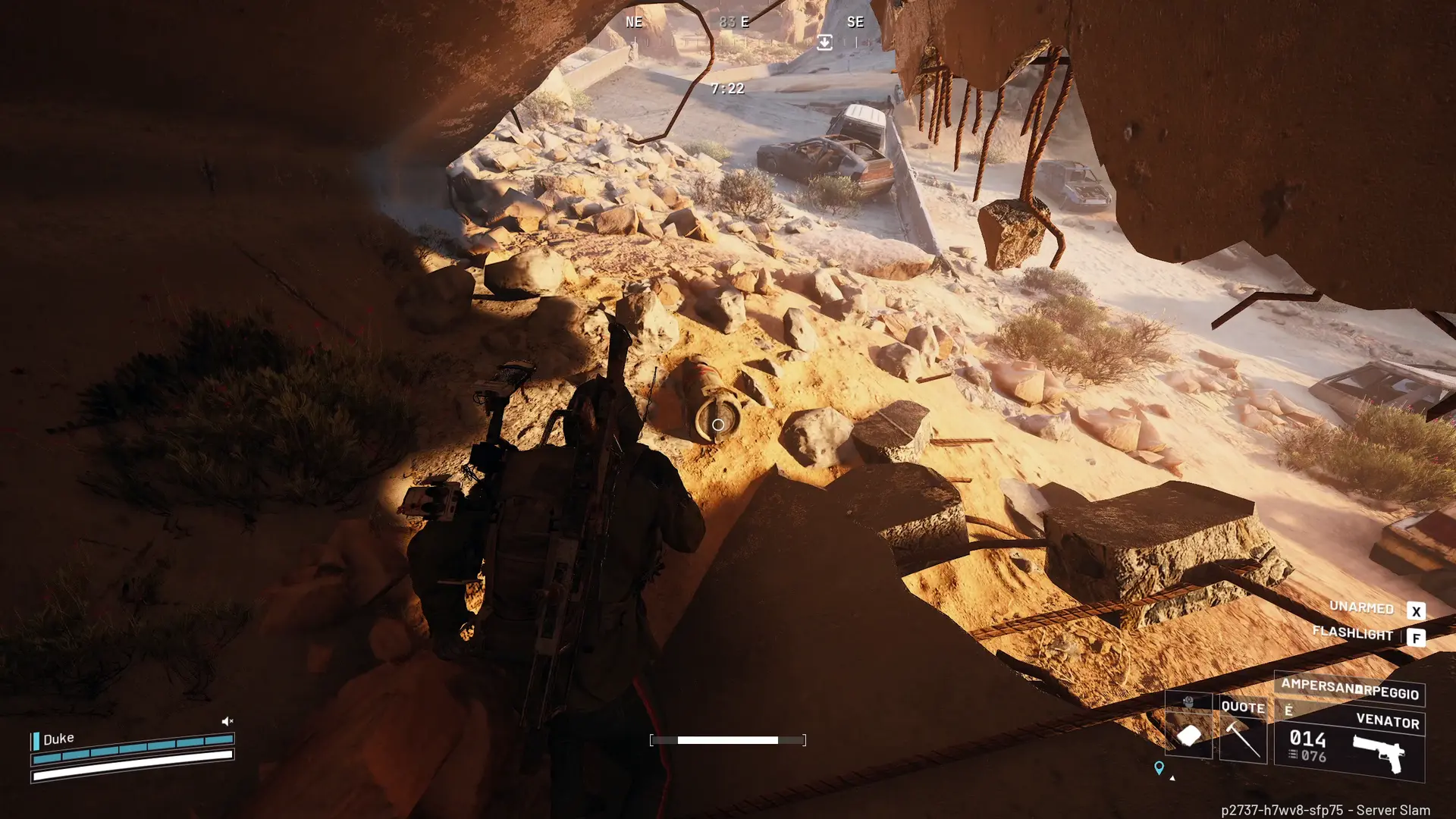Click the muted speaker icon above Duke
This screenshot has height=819, width=1456.
tap(227, 721)
